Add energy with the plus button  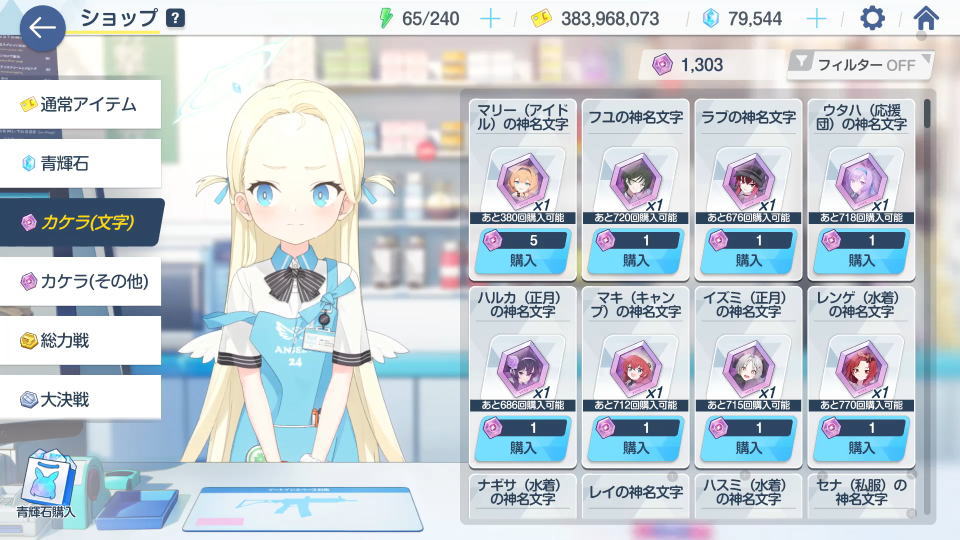[x=490, y=18]
